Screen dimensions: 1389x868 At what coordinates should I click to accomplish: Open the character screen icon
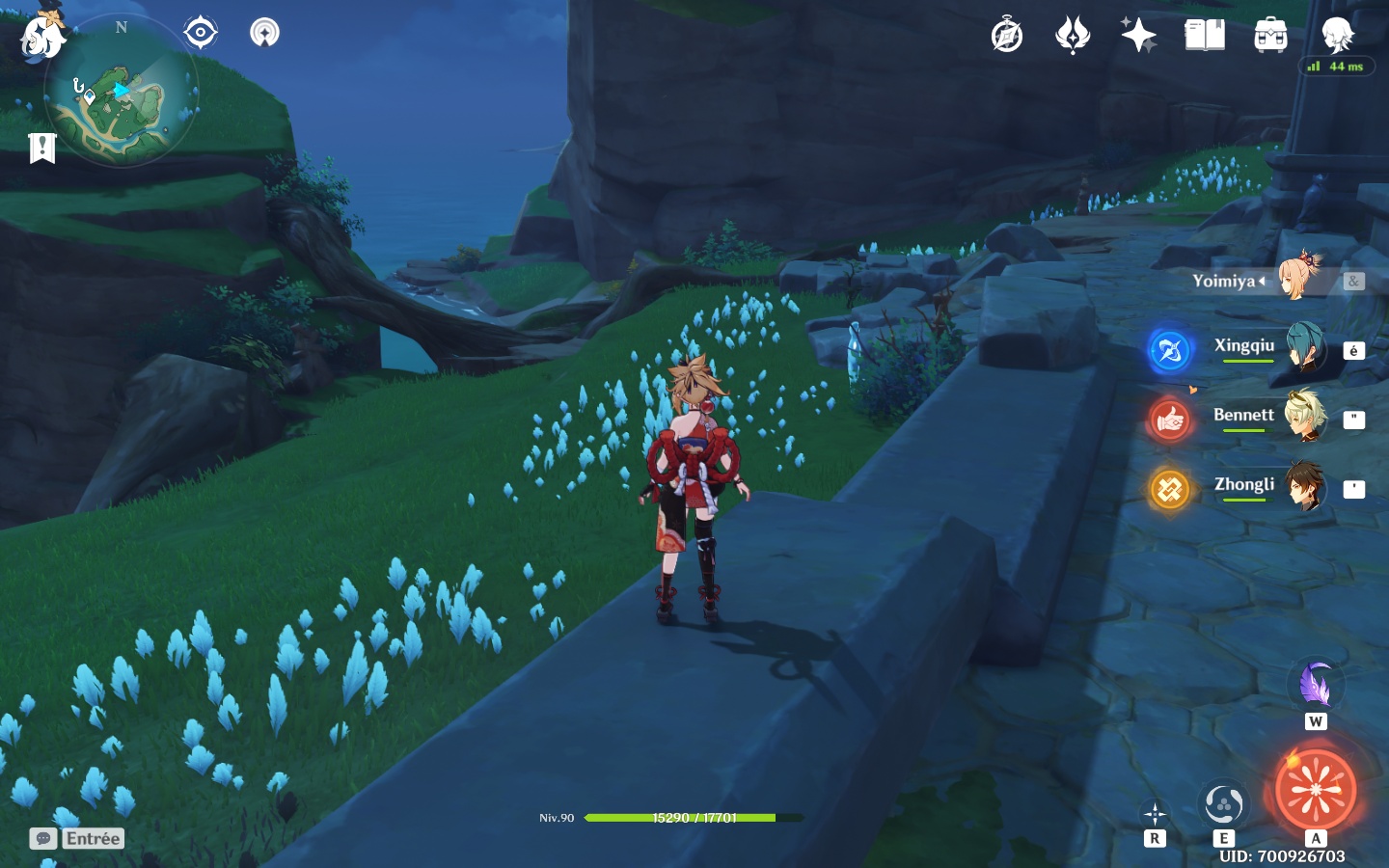point(1338,36)
